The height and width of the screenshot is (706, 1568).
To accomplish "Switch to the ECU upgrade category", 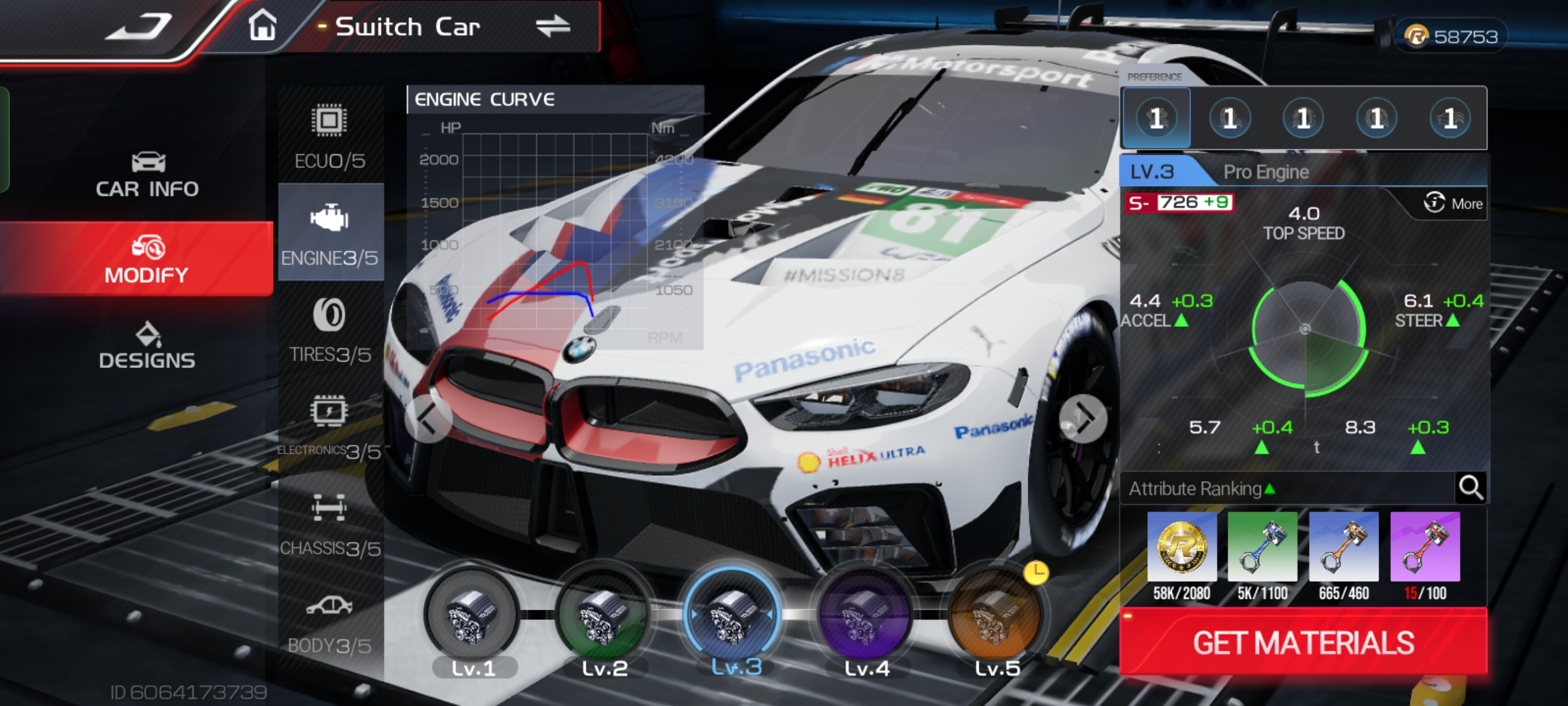I will click(x=330, y=137).
